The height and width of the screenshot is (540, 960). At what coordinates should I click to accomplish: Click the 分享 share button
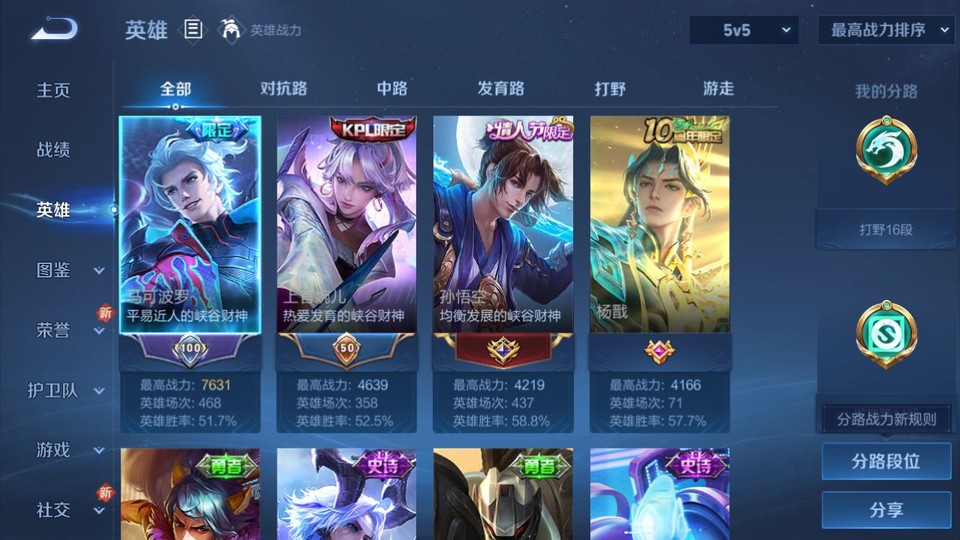pos(886,510)
